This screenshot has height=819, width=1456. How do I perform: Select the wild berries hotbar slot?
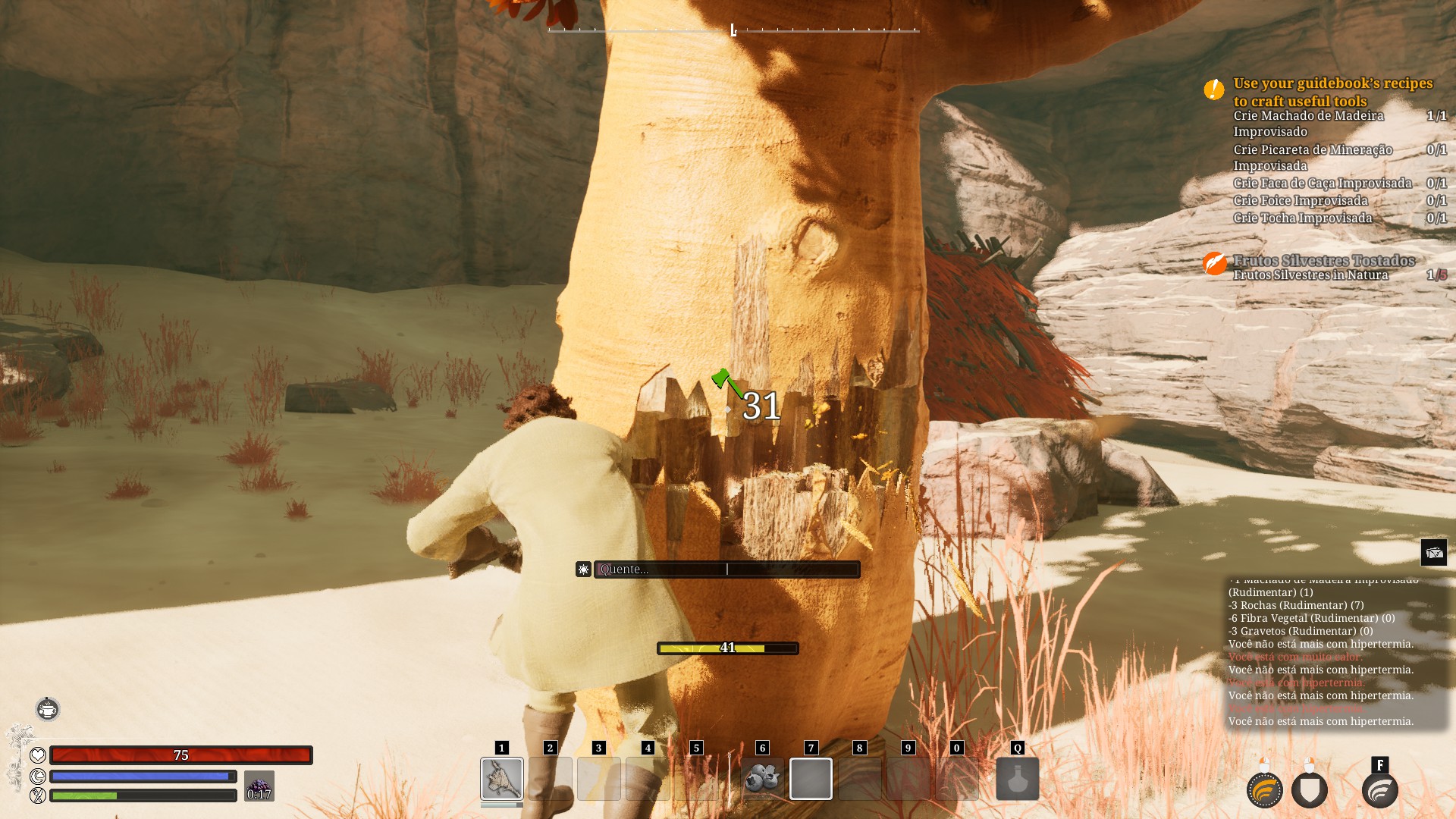click(x=762, y=778)
